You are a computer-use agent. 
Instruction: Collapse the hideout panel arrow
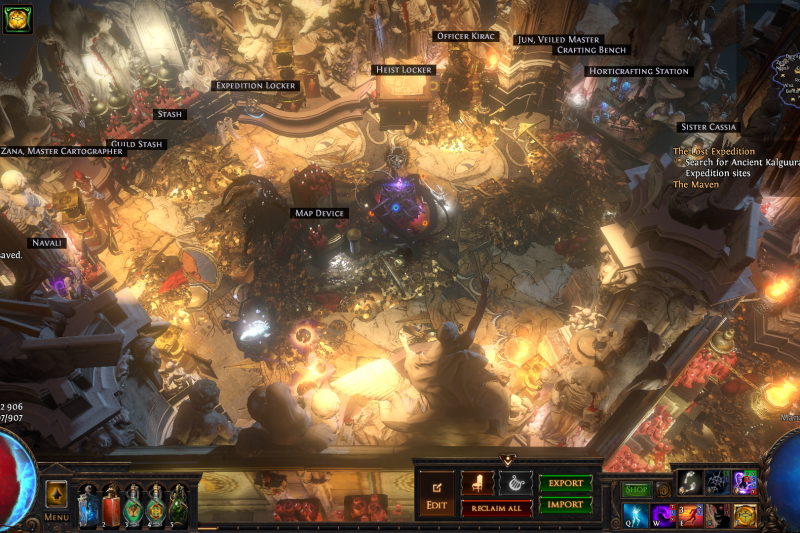(x=507, y=461)
